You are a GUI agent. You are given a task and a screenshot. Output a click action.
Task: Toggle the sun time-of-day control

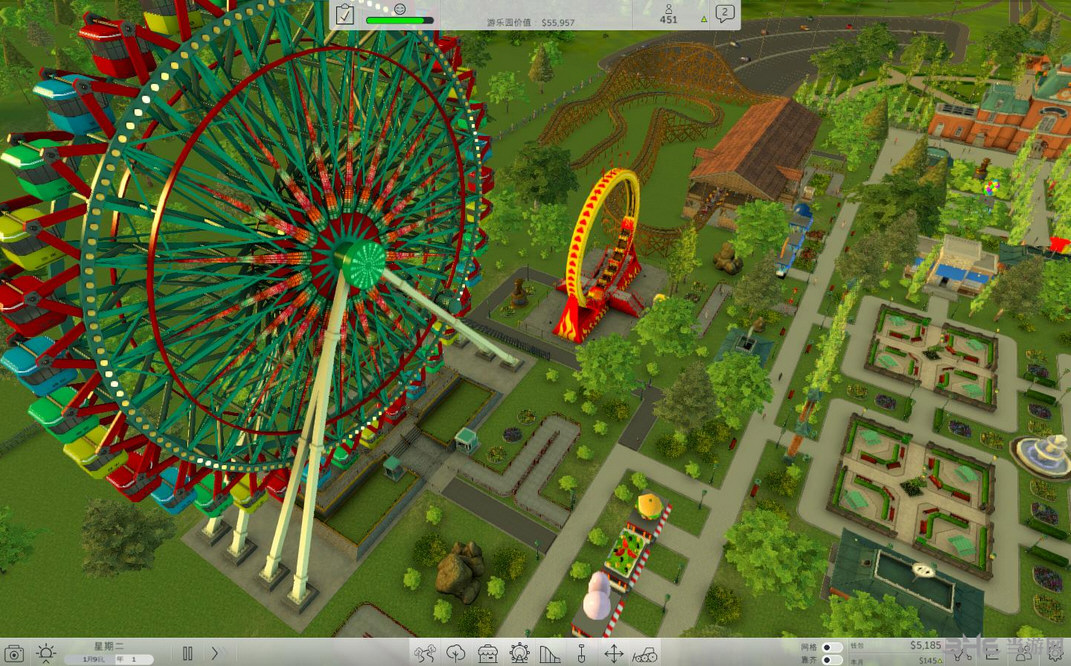click(46, 653)
